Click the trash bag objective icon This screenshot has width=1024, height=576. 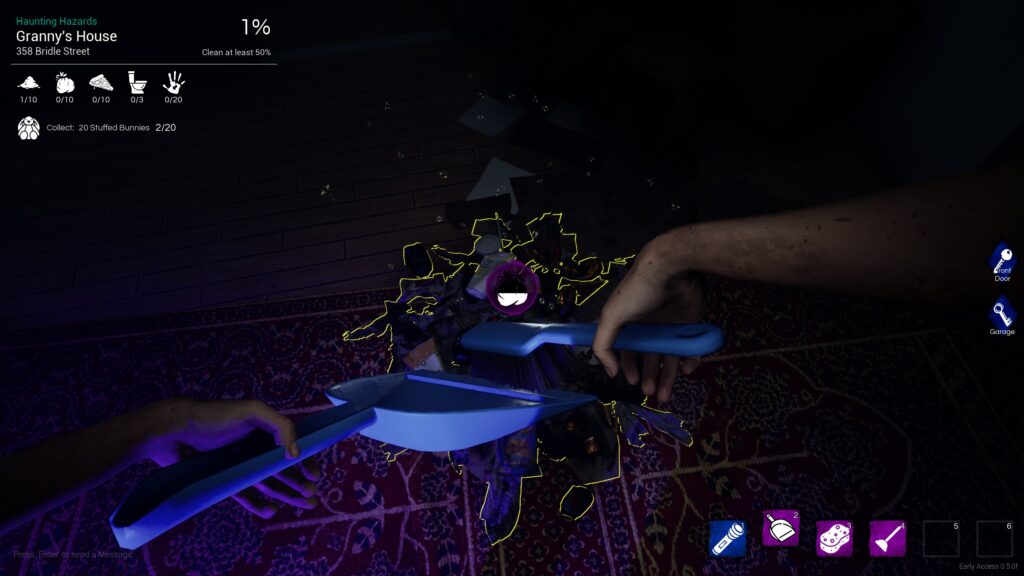pyautogui.click(x=65, y=83)
